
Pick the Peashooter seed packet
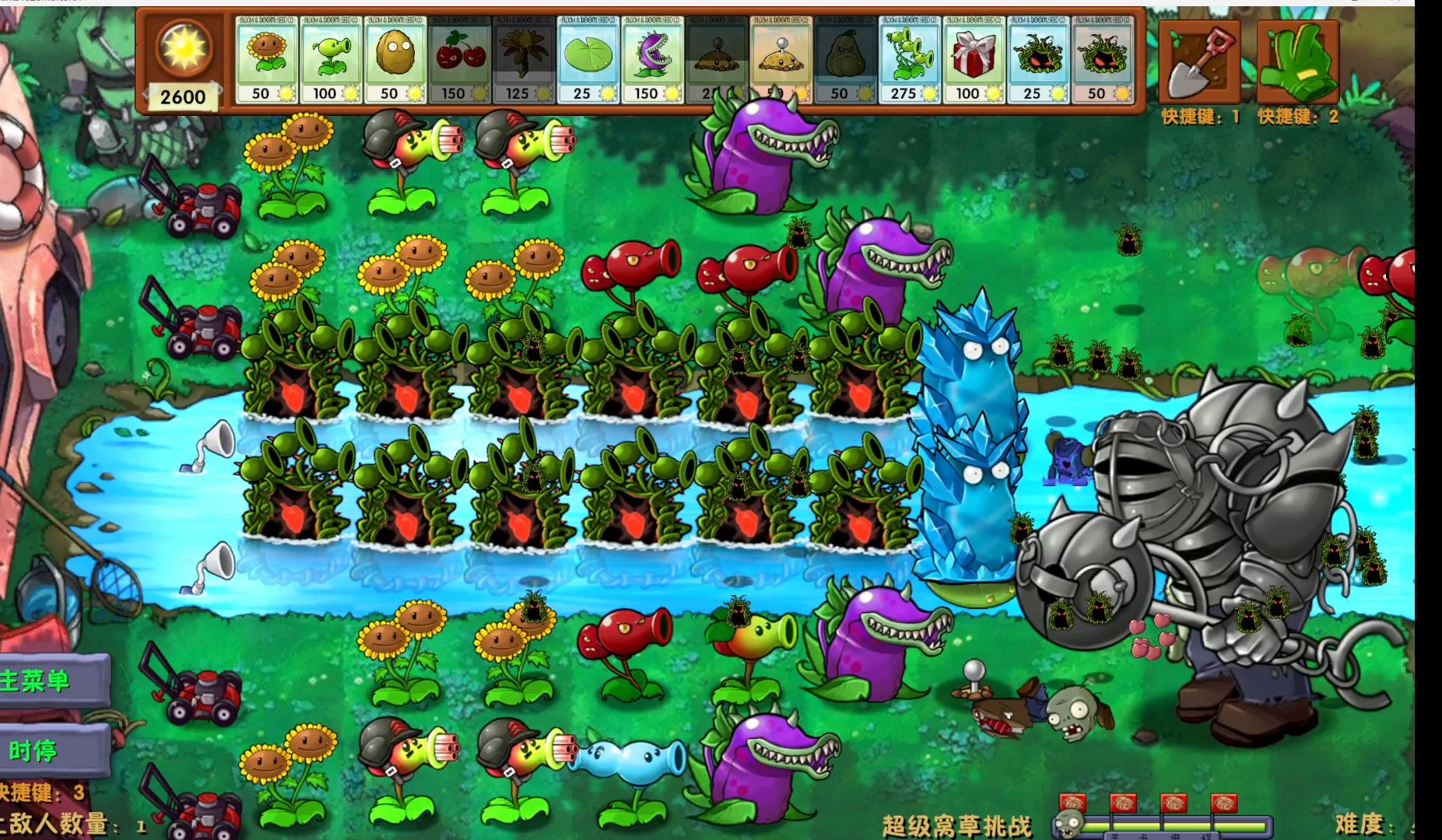coord(332,58)
